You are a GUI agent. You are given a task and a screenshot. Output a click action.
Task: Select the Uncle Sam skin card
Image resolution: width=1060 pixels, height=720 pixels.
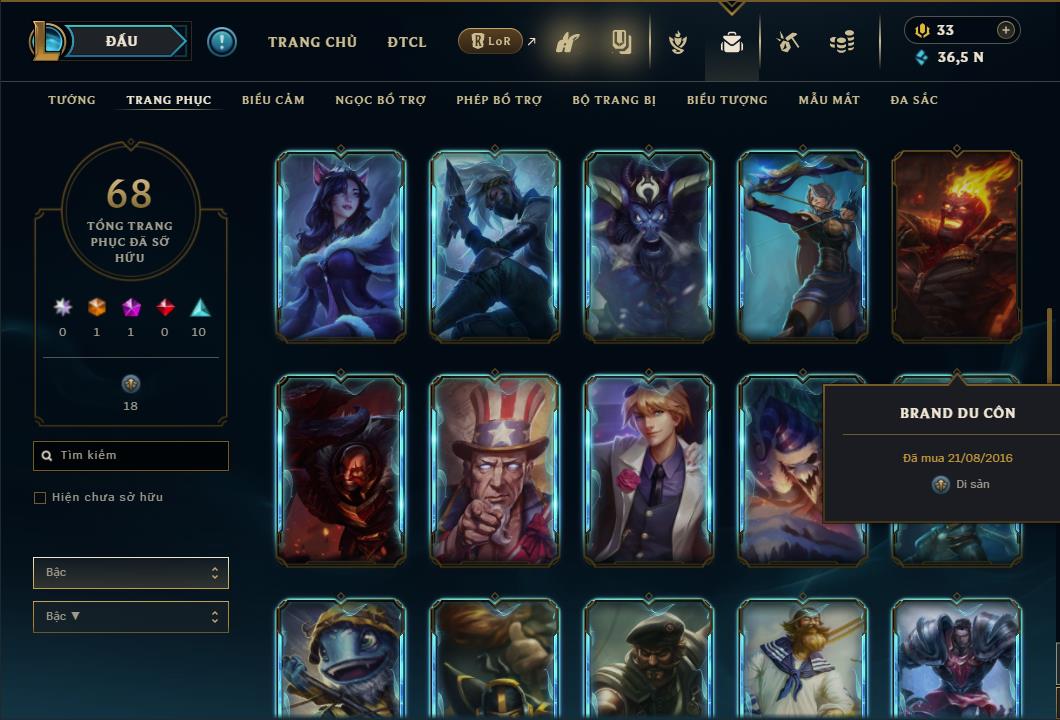[x=495, y=469]
